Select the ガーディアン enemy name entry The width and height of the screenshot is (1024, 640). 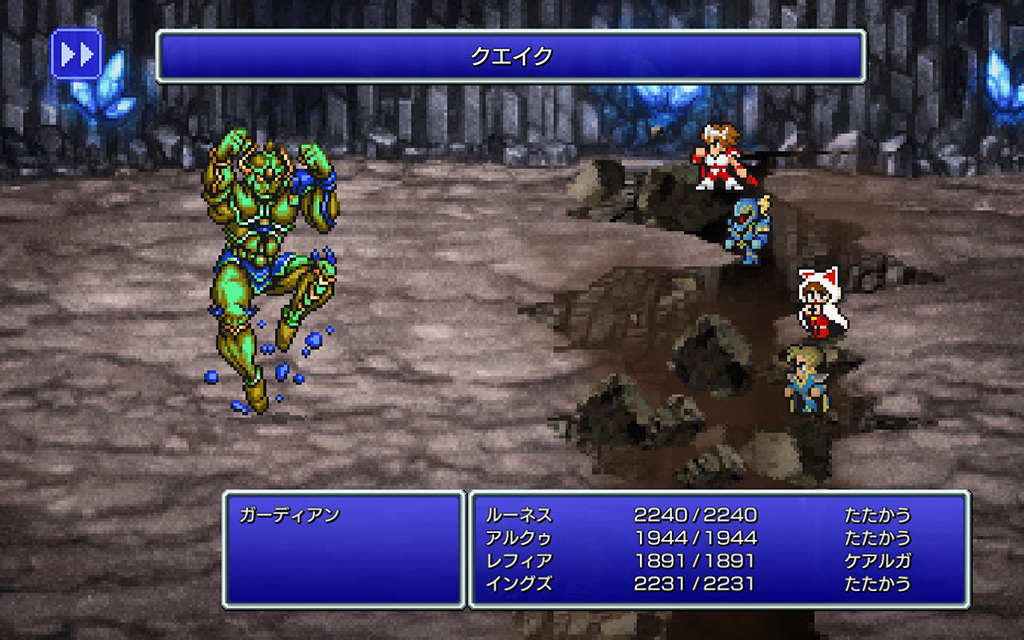[290, 516]
